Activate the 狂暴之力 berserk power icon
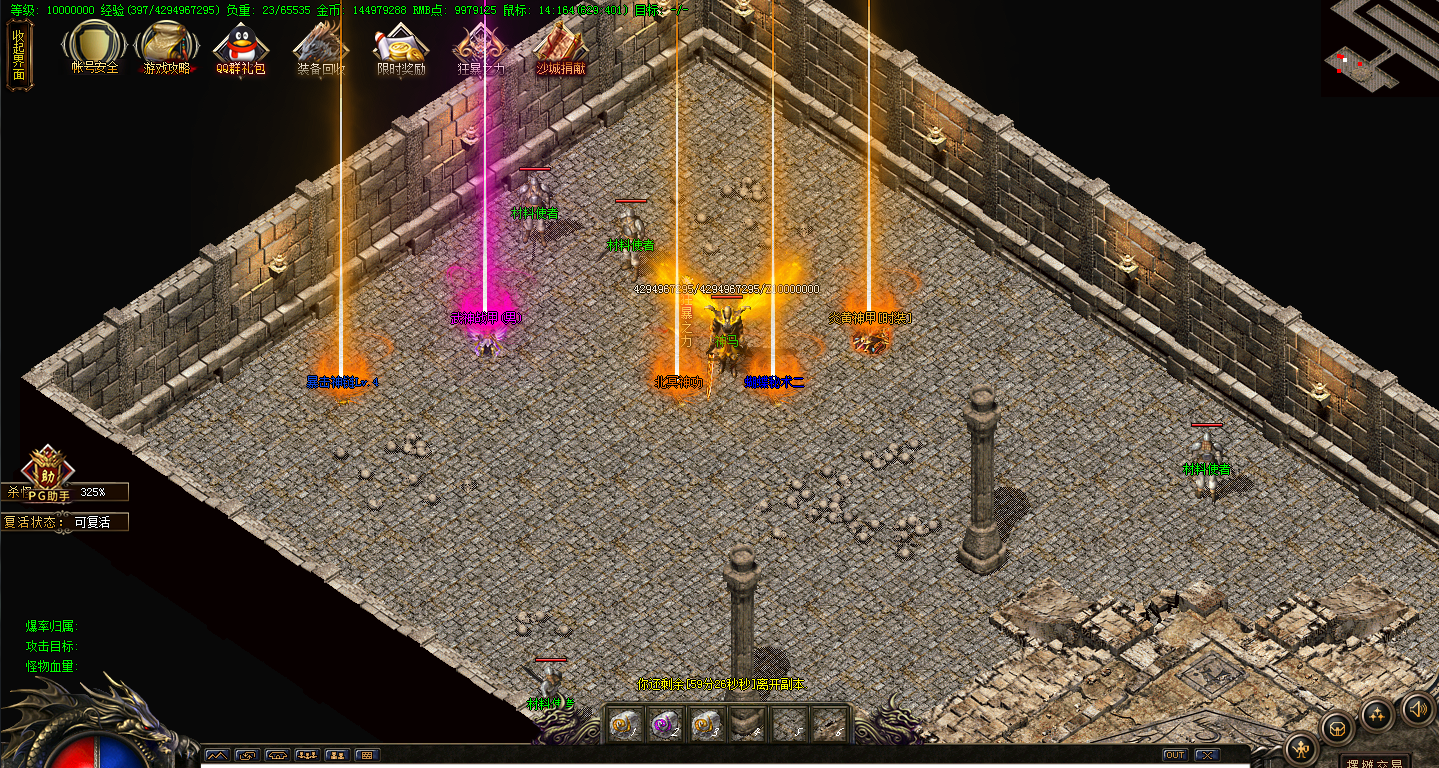Image resolution: width=1439 pixels, height=768 pixels. pyautogui.click(x=481, y=47)
